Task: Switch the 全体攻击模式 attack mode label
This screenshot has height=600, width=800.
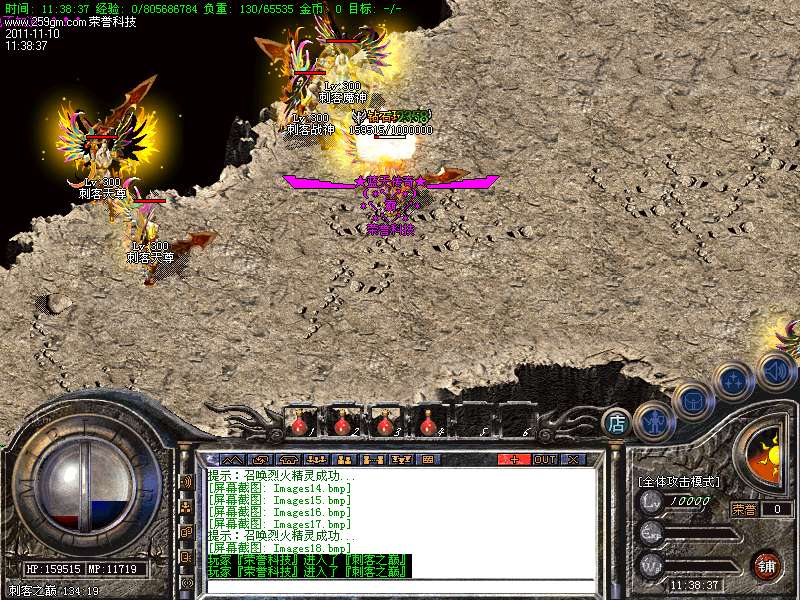Action: coord(678,481)
